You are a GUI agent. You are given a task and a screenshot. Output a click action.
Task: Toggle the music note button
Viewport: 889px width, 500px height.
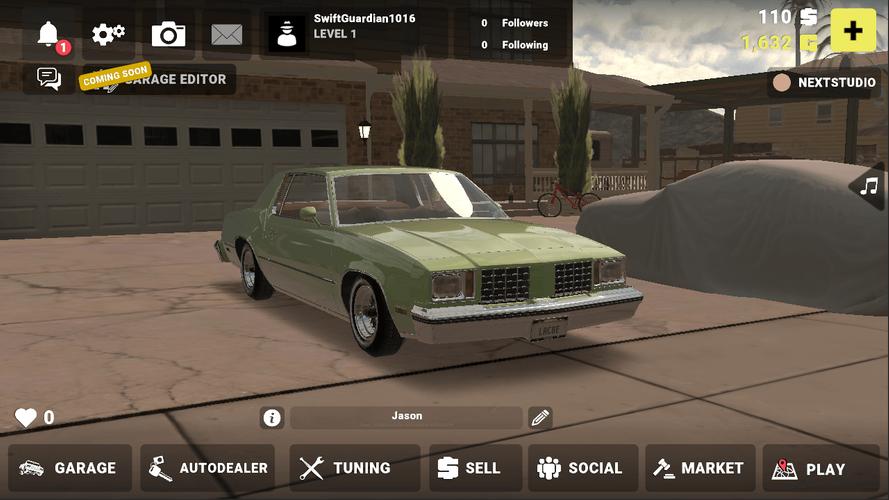click(869, 186)
